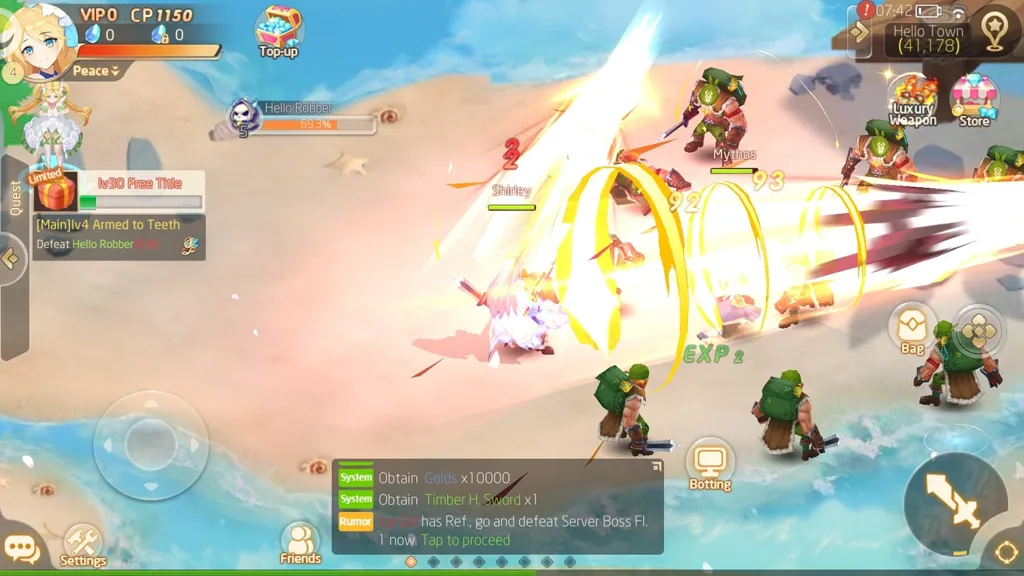1024x576 pixels.
Task: Claim the lv30 Free Title gift
Action: pyautogui.click(x=55, y=190)
